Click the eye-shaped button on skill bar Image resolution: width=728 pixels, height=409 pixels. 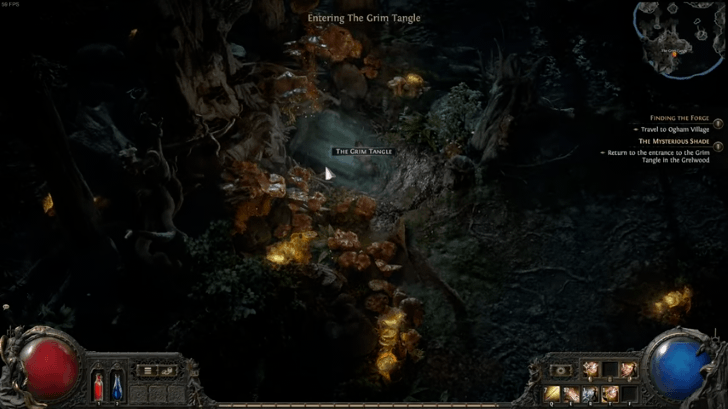(561, 370)
